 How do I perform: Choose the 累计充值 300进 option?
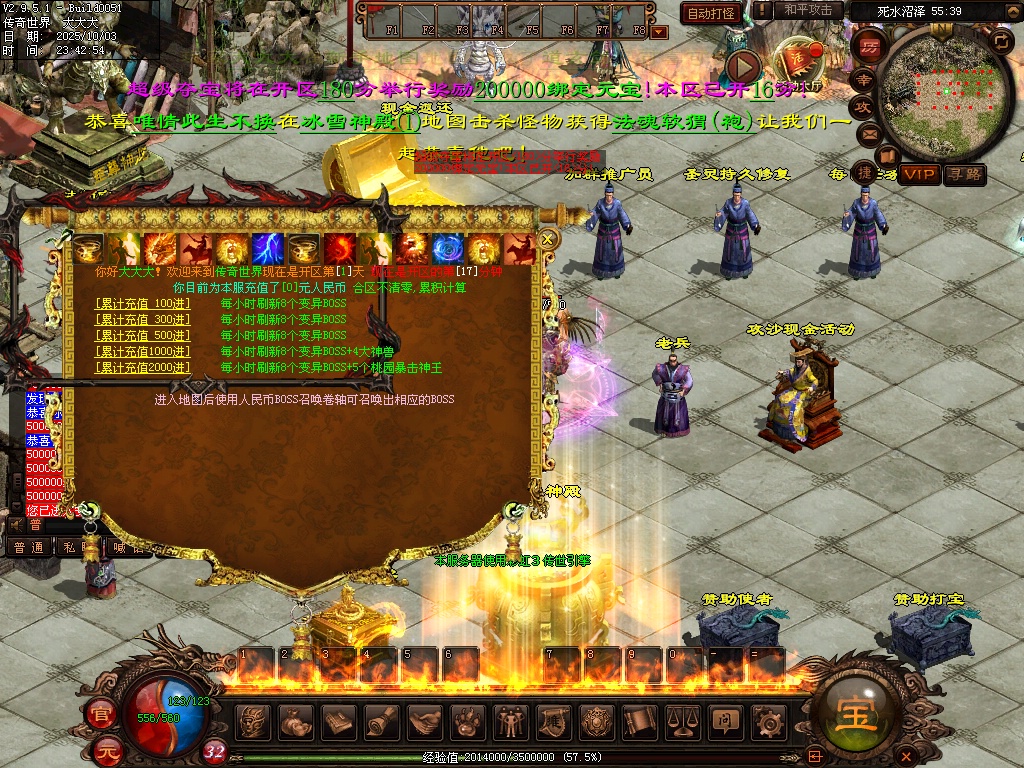[142, 319]
